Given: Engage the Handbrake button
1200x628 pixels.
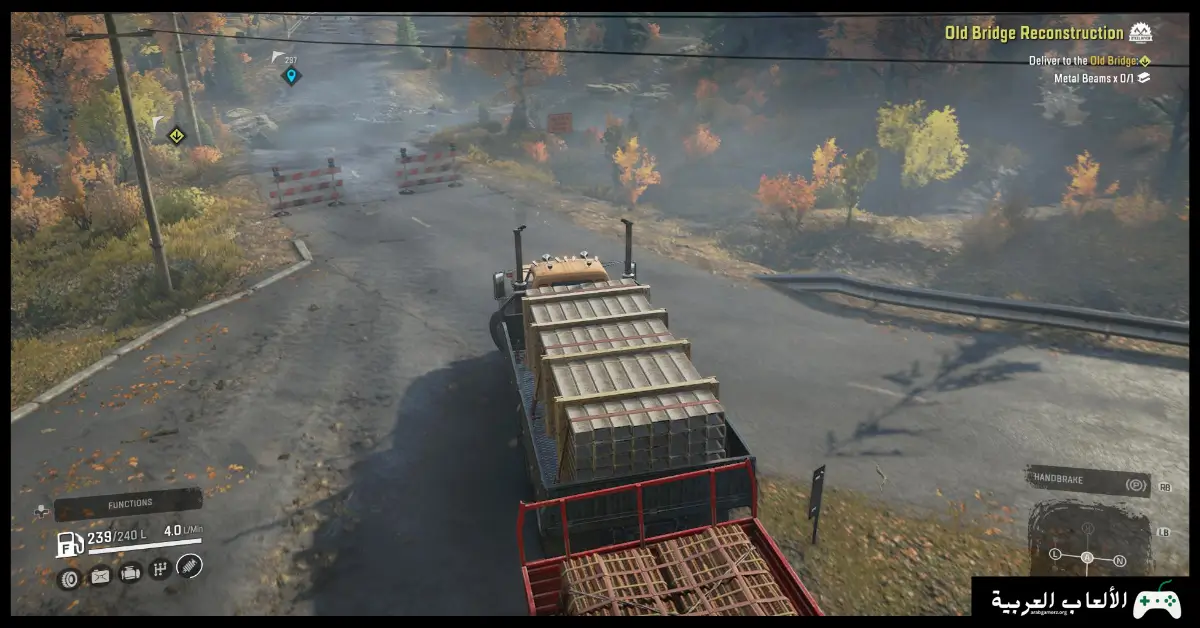Looking at the screenshot, I should [x=1088, y=481].
